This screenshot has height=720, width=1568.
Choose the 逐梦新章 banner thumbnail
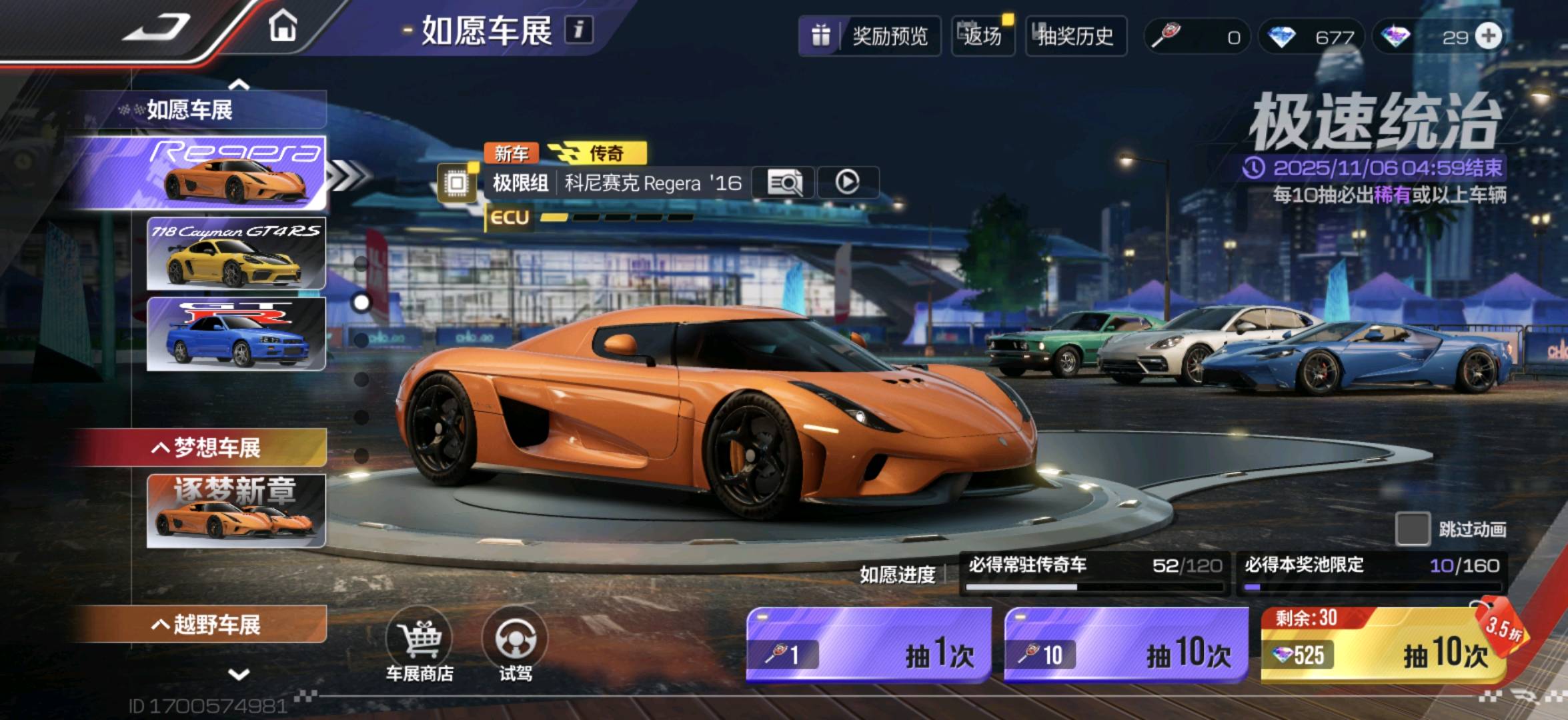236,511
